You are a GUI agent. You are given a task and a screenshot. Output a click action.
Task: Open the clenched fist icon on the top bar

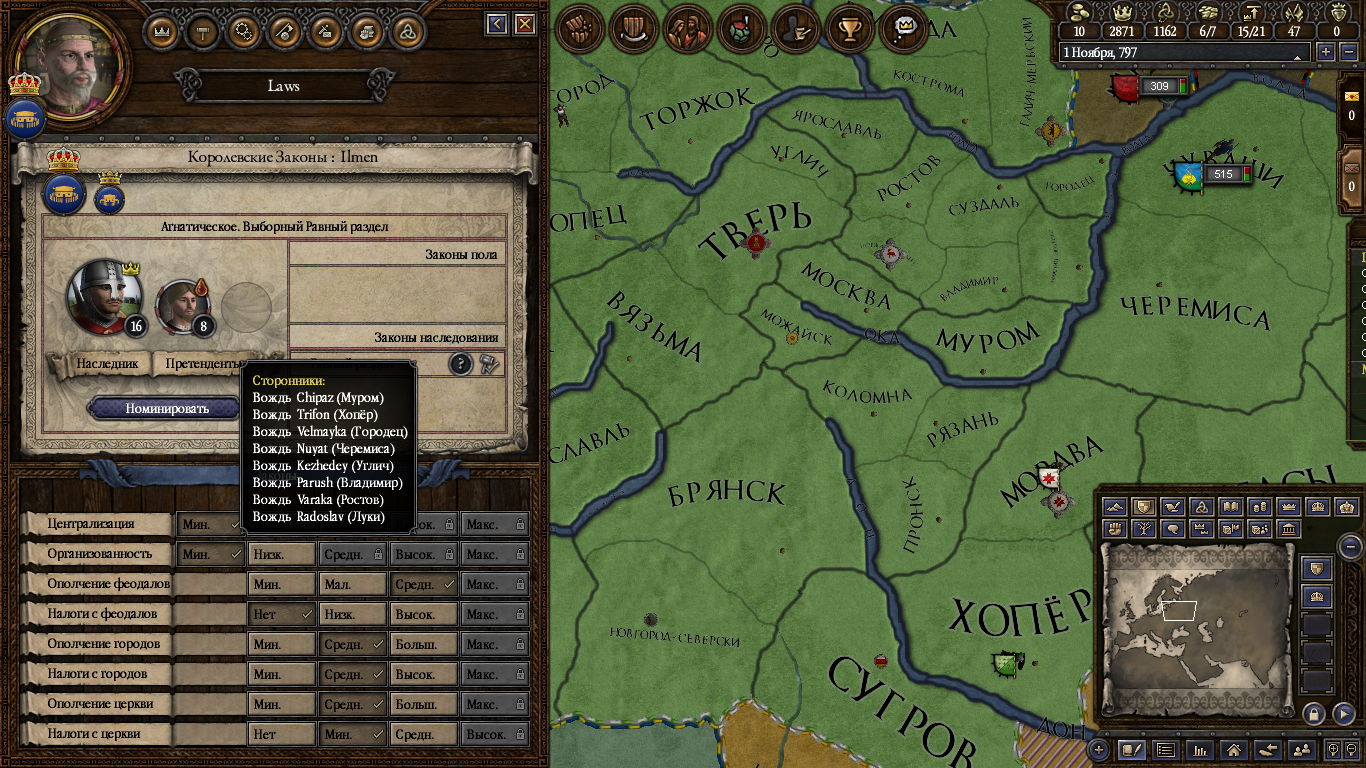(x=580, y=28)
